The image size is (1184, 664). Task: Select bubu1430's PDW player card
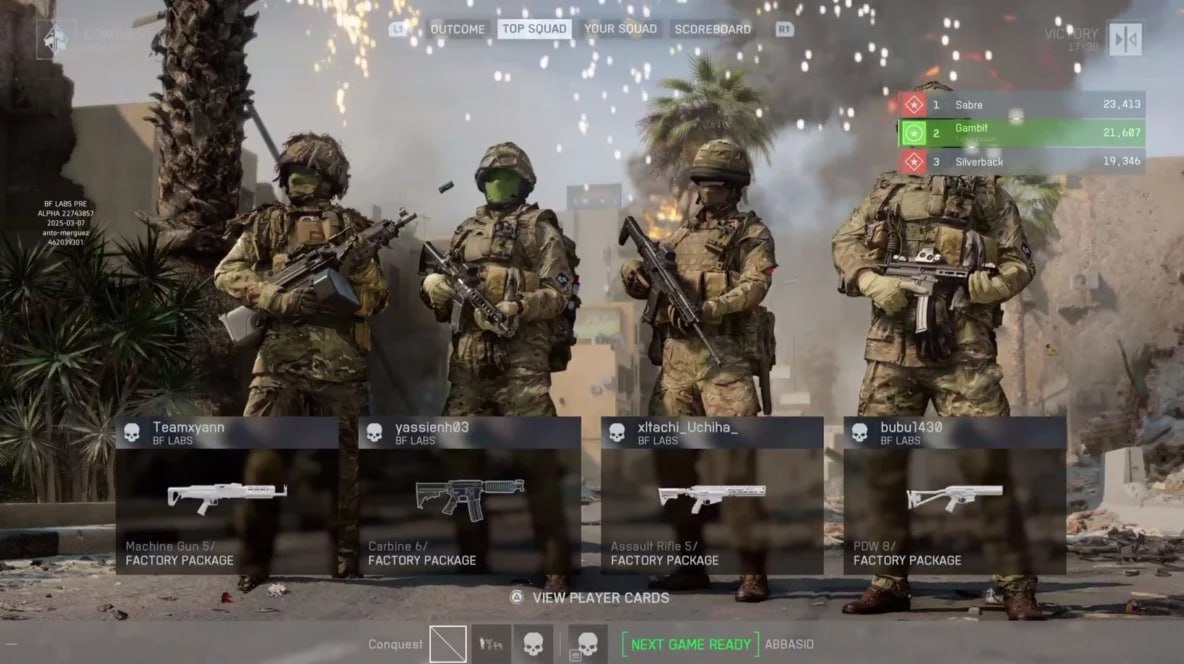pos(954,496)
